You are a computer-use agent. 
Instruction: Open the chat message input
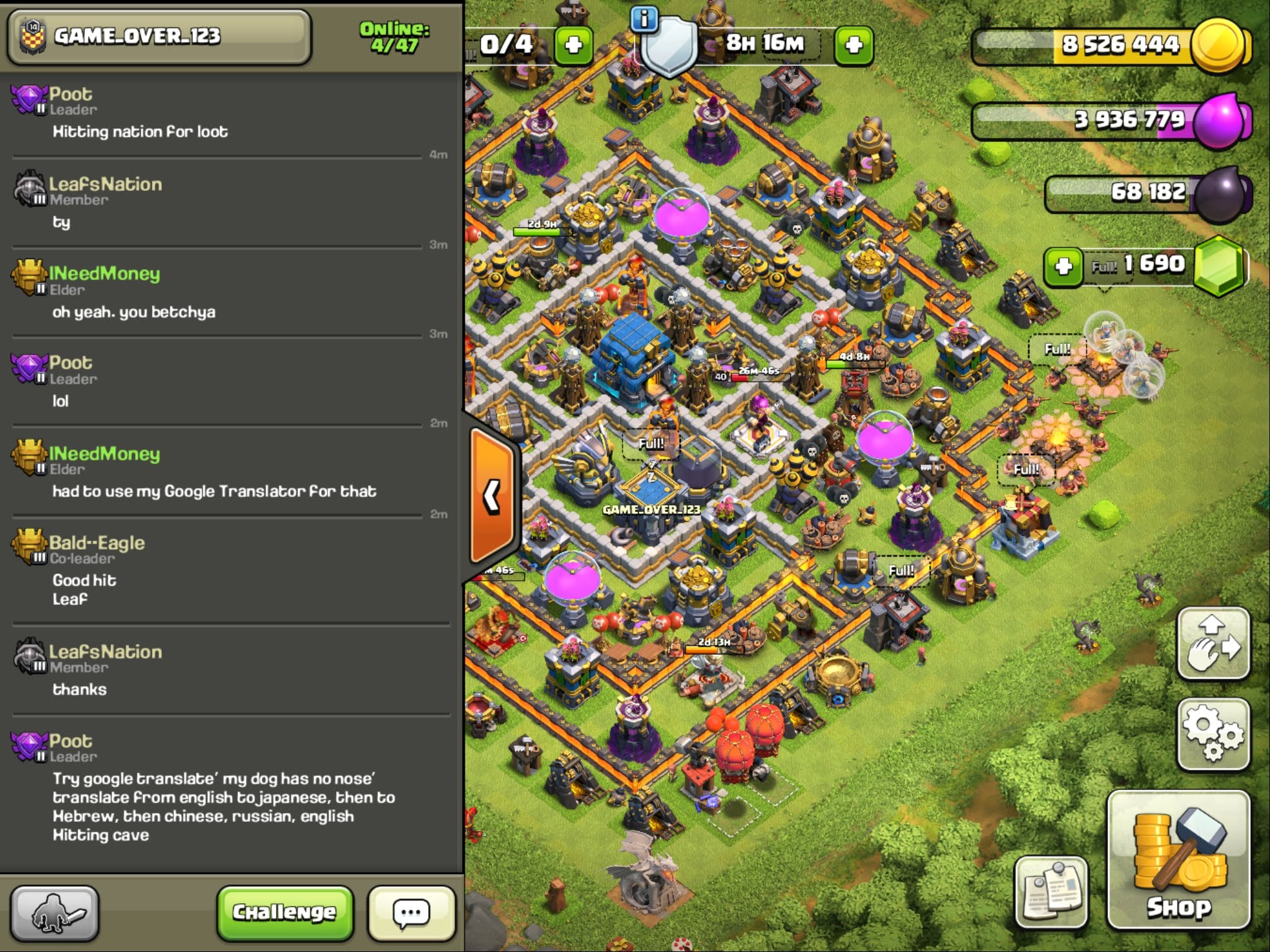tap(411, 912)
